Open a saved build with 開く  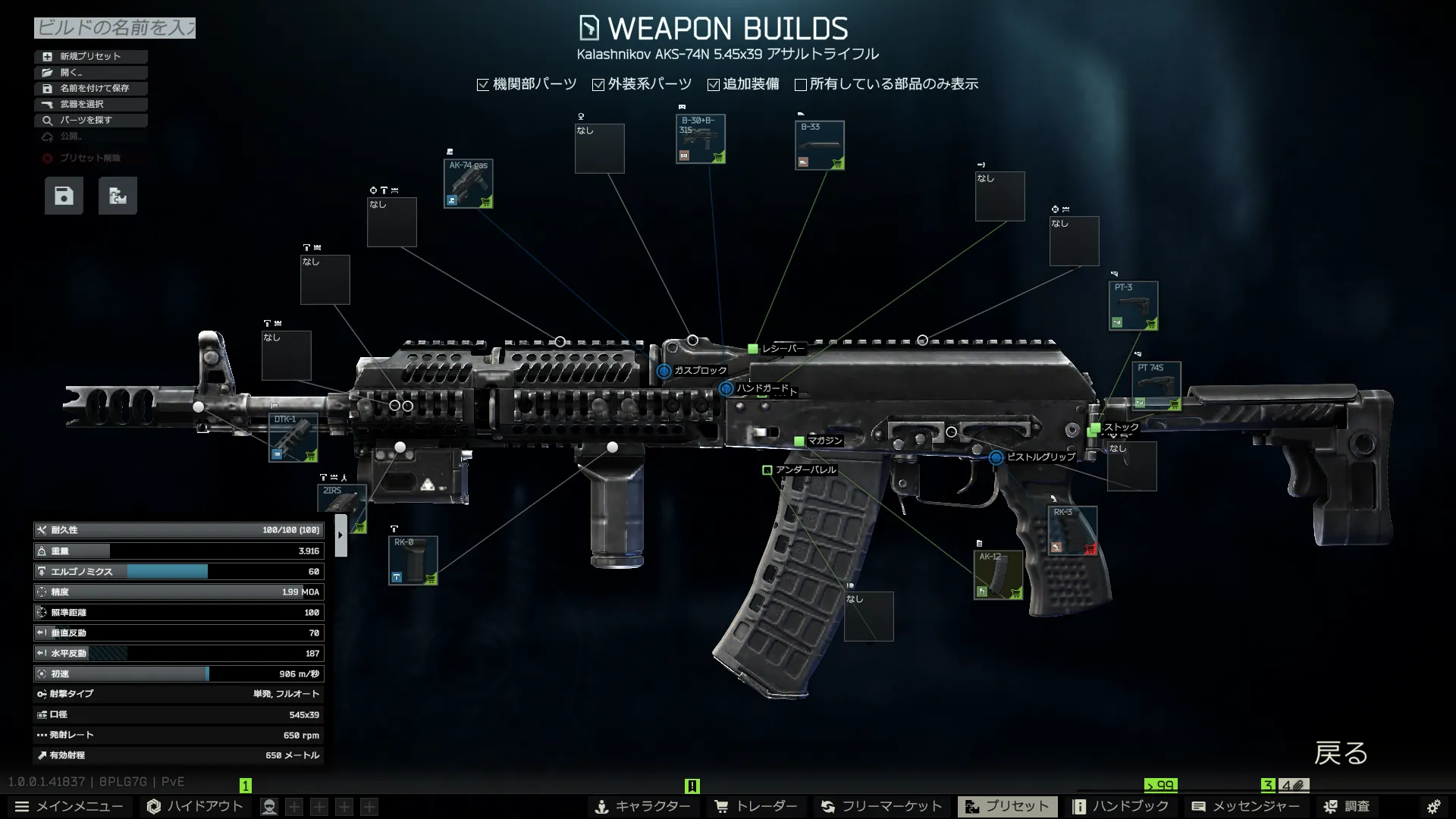90,72
